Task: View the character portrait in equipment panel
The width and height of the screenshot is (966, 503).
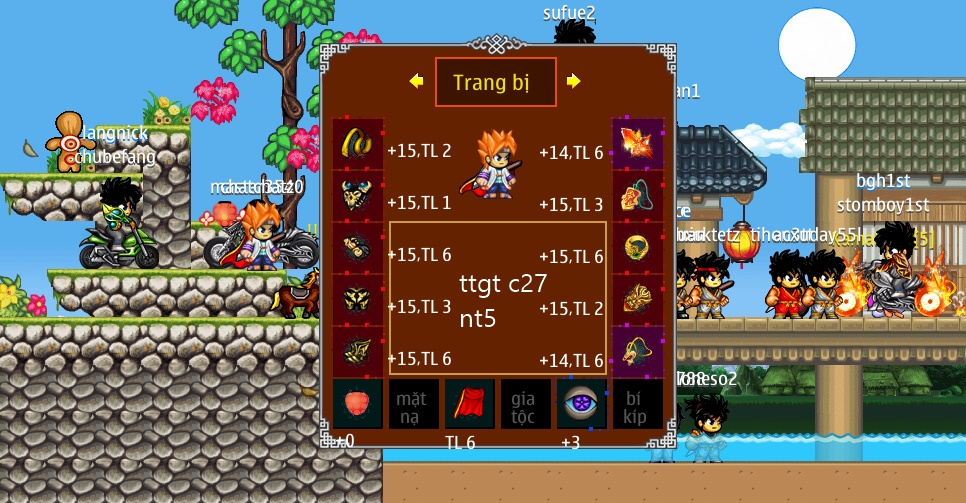Action: 496,164
